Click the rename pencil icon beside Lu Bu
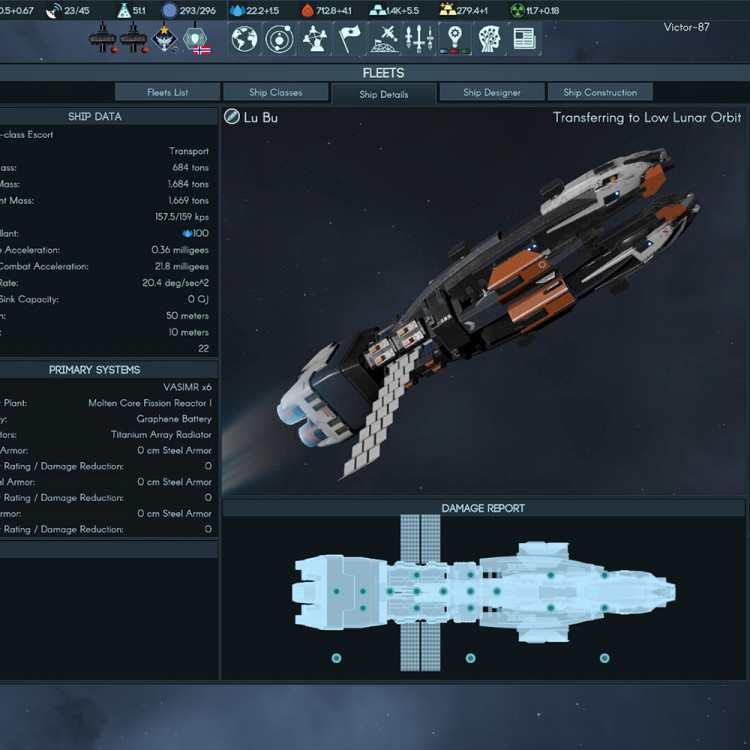Image resolution: width=750 pixels, height=750 pixels. 232,118
